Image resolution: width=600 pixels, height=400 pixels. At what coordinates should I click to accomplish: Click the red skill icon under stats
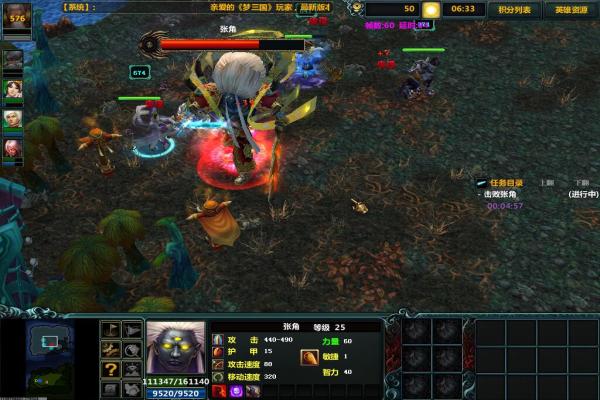tap(220, 391)
